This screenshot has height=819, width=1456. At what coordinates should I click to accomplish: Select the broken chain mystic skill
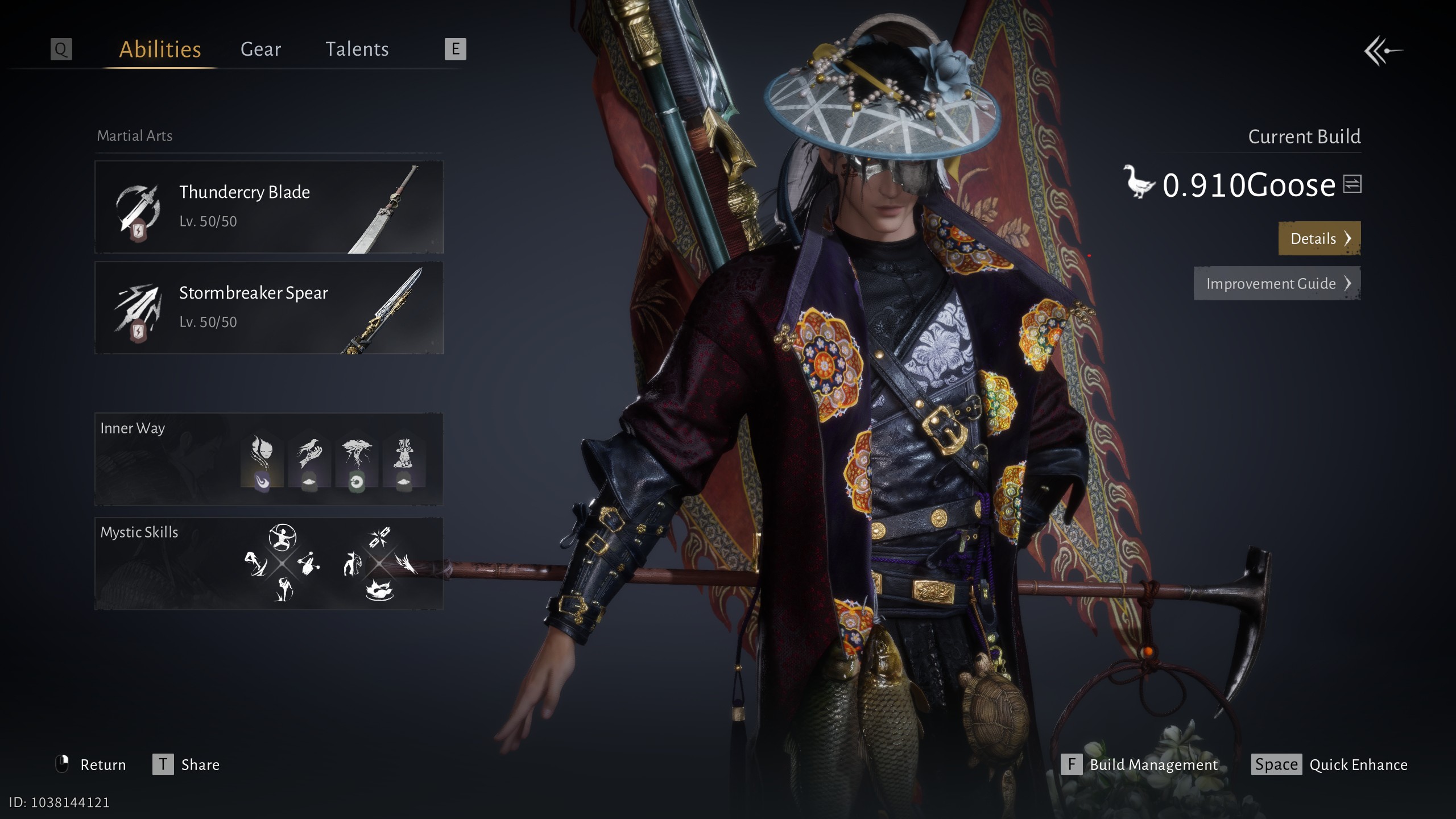[x=379, y=537]
